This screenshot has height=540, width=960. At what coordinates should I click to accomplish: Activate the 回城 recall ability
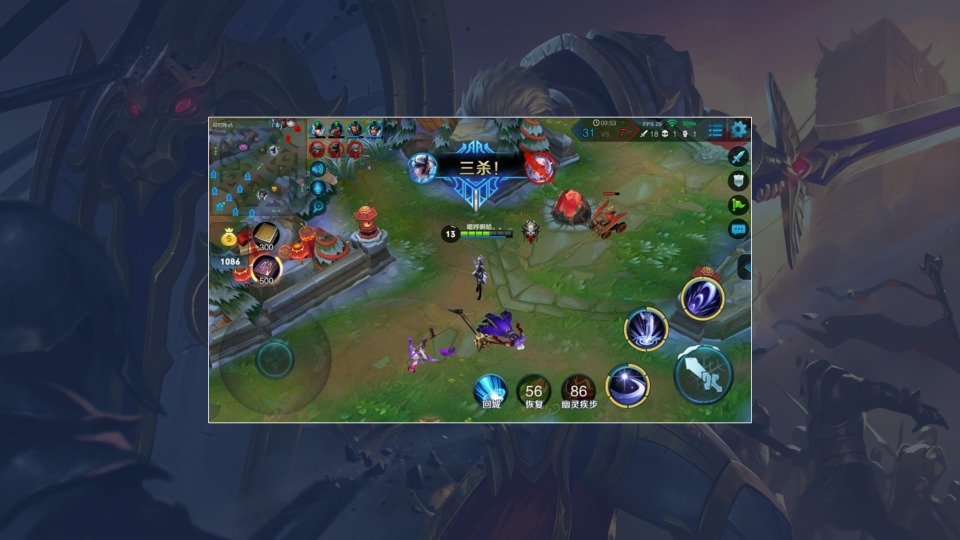pos(490,390)
